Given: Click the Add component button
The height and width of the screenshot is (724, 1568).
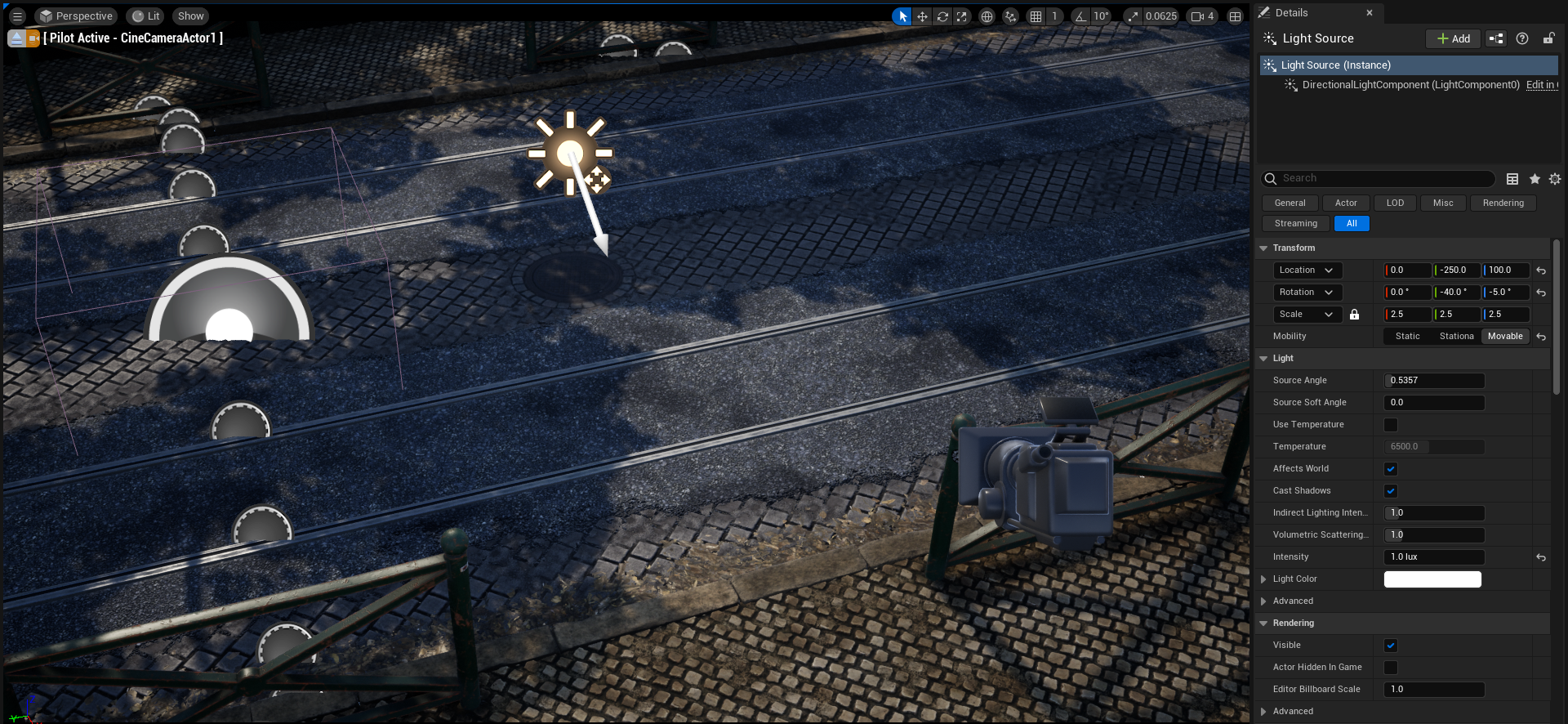Looking at the screenshot, I should point(1453,38).
